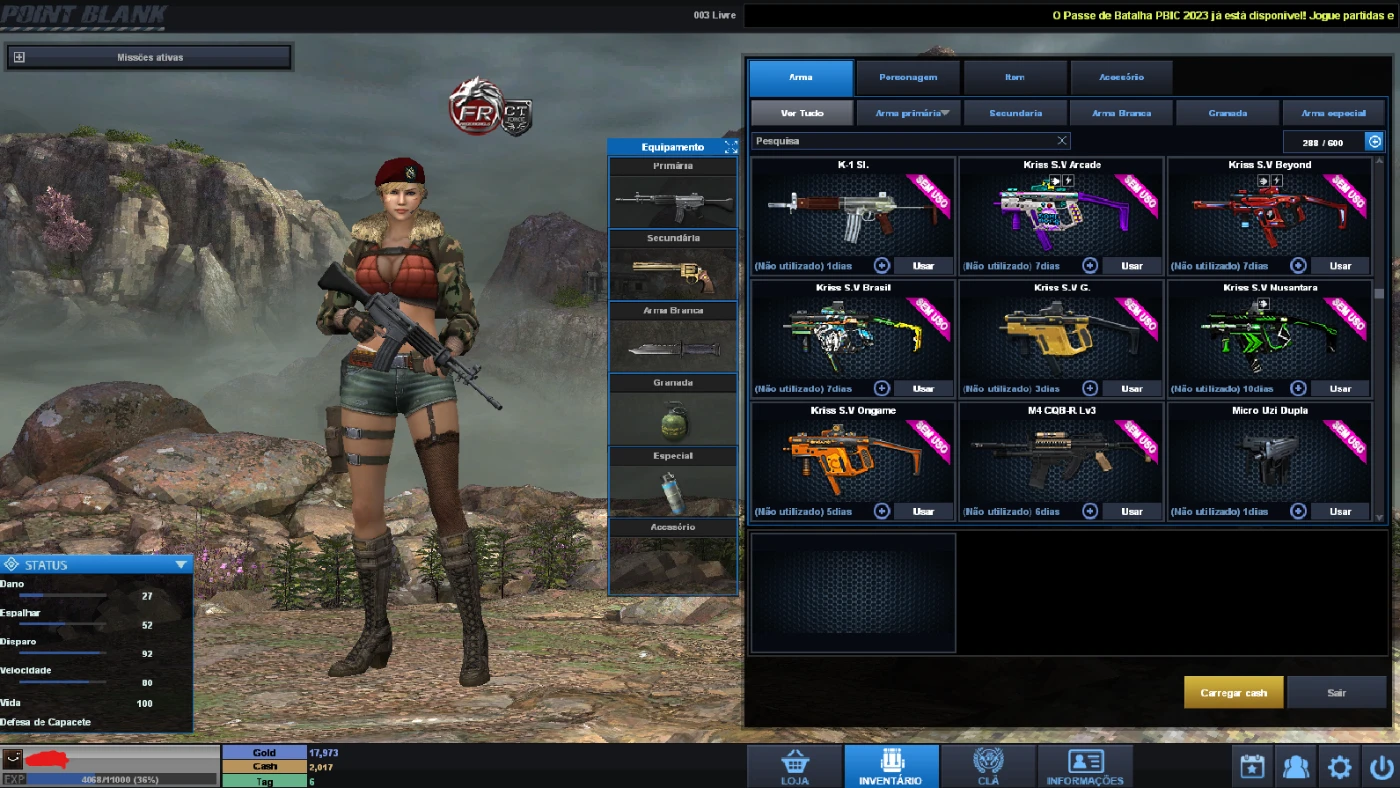The width and height of the screenshot is (1400, 788).
Task: Clear the Pesquisa search with the X icon
Action: tap(1062, 140)
